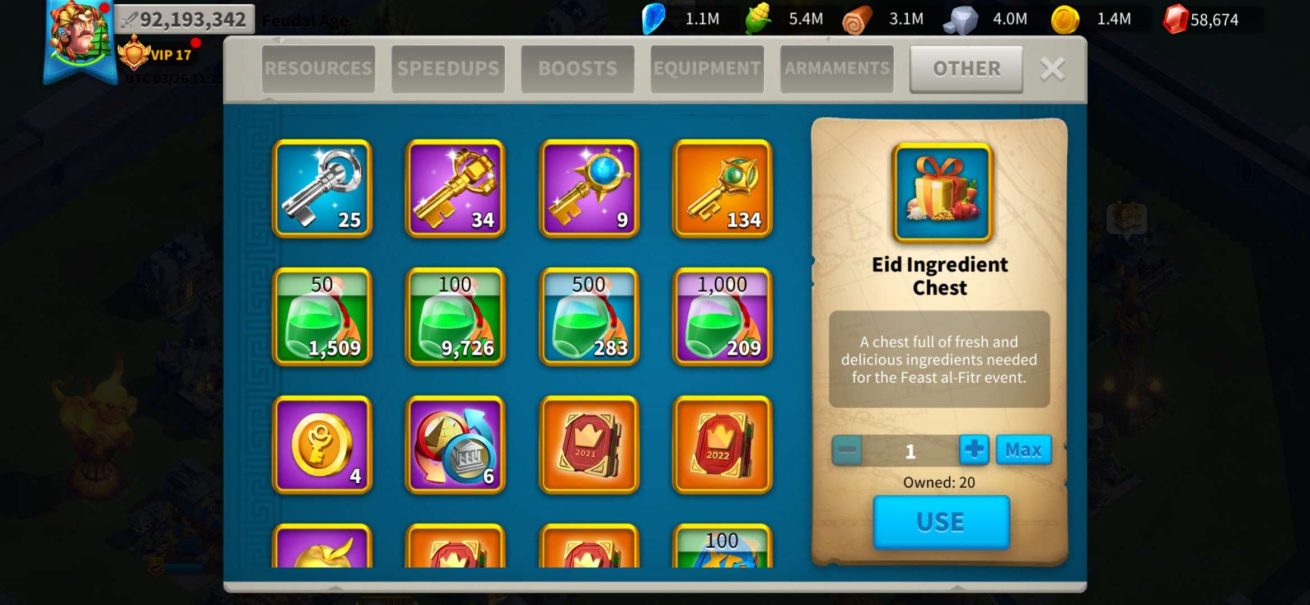Select the gold key coin item
The height and width of the screenshot is (605, 1310).
pos(322,444)
